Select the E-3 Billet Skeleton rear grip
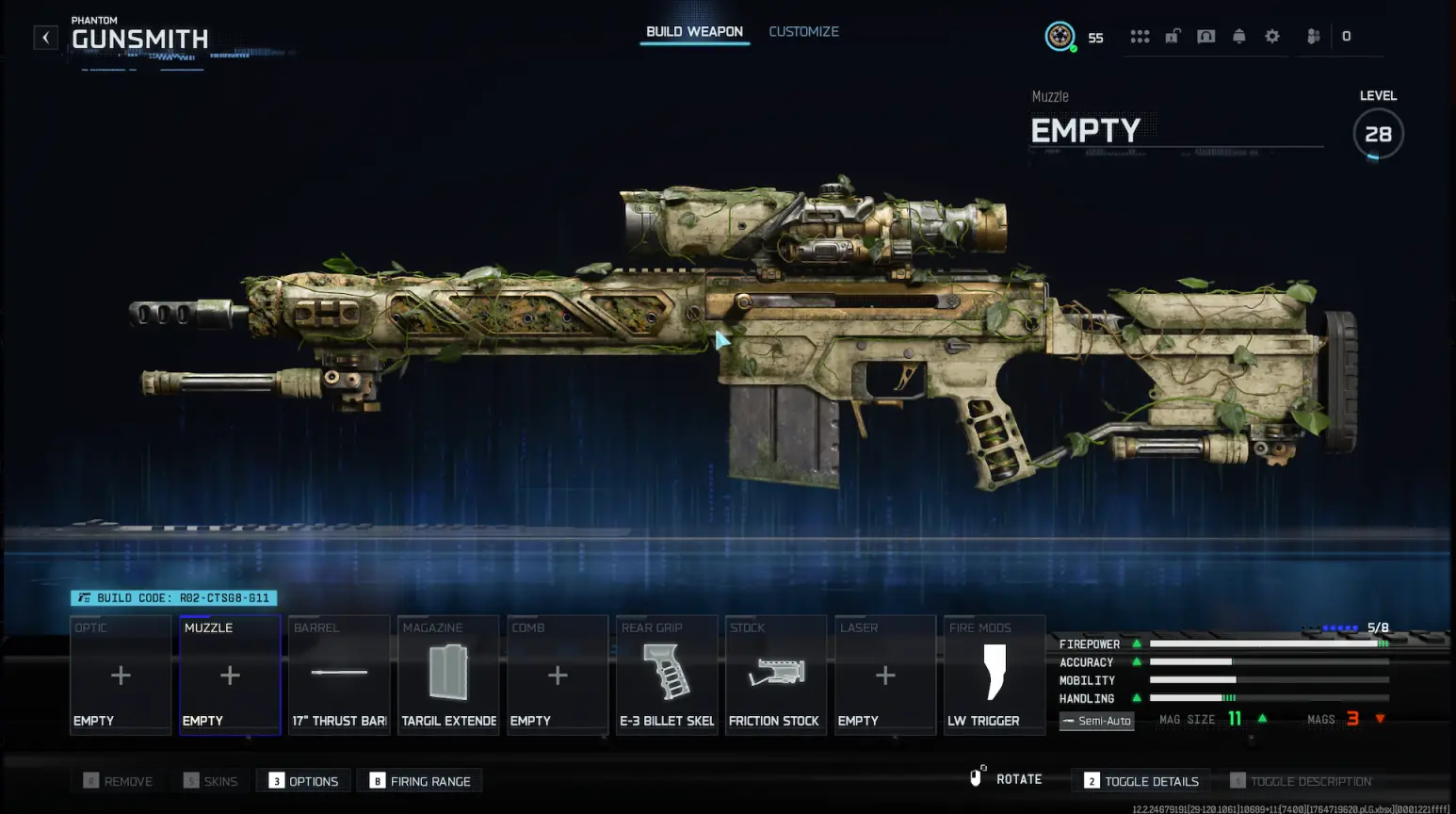 (x=667, y=674)
